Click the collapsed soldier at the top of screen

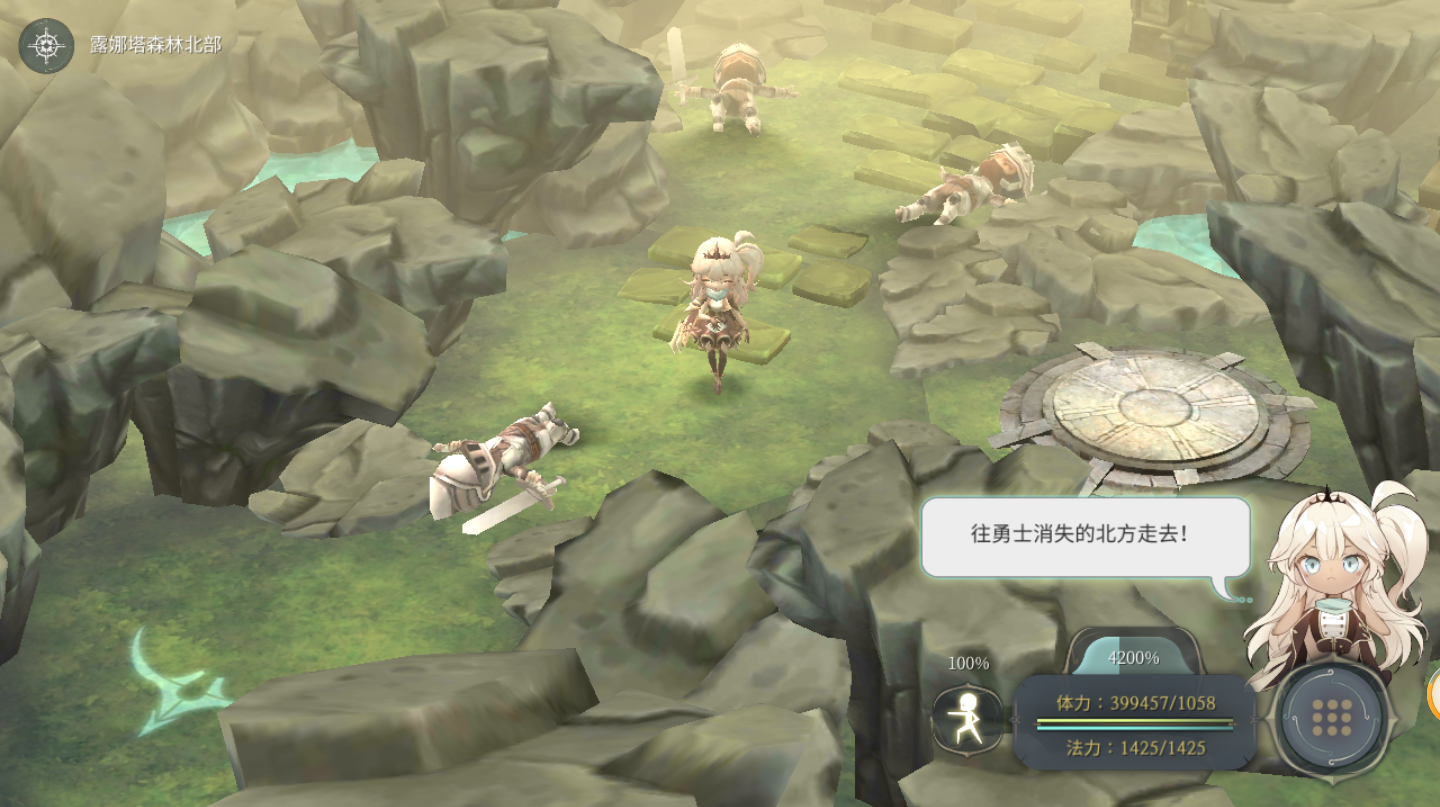[x=735, y=85]
